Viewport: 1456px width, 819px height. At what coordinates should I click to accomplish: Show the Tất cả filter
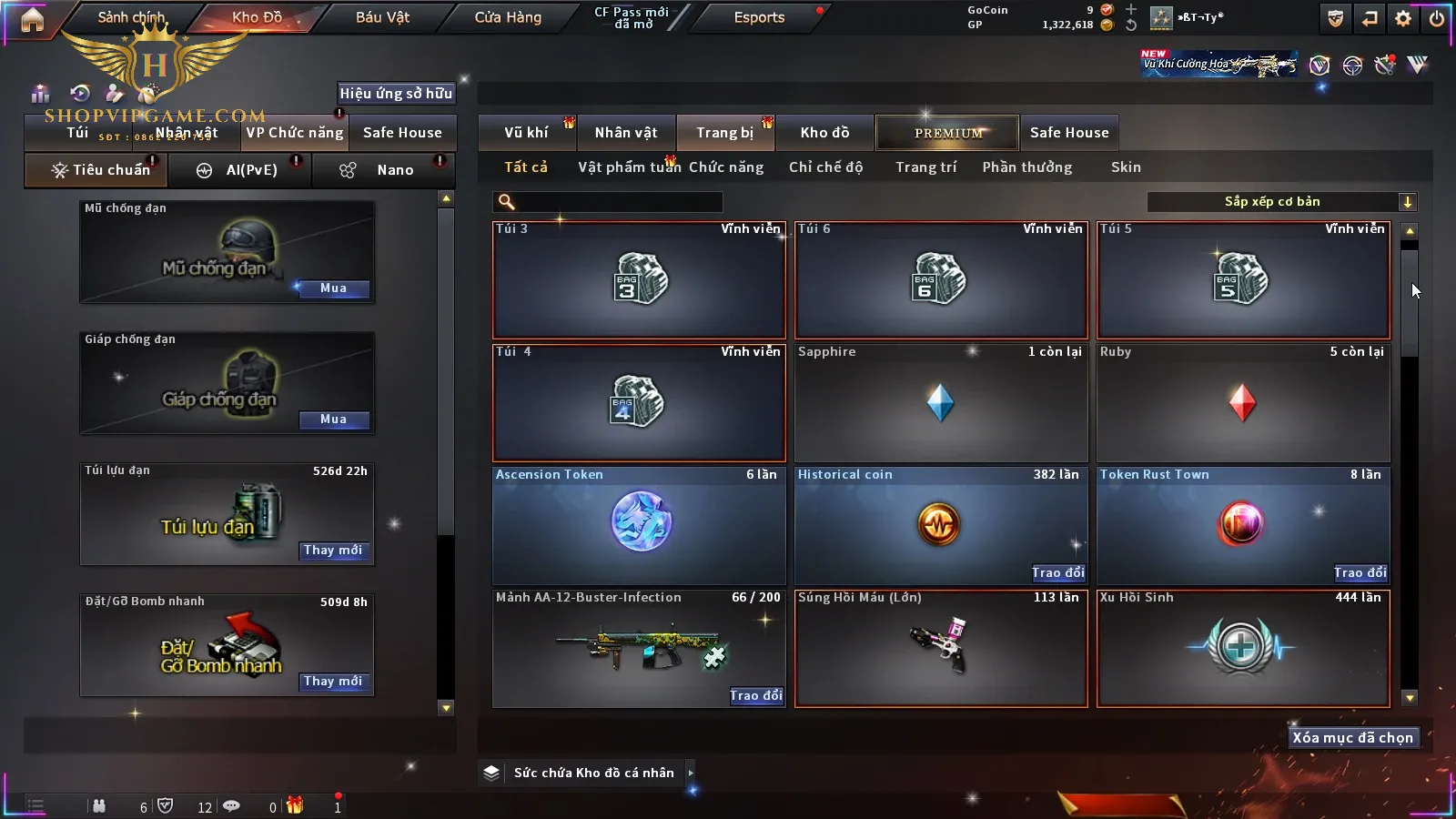526,167
